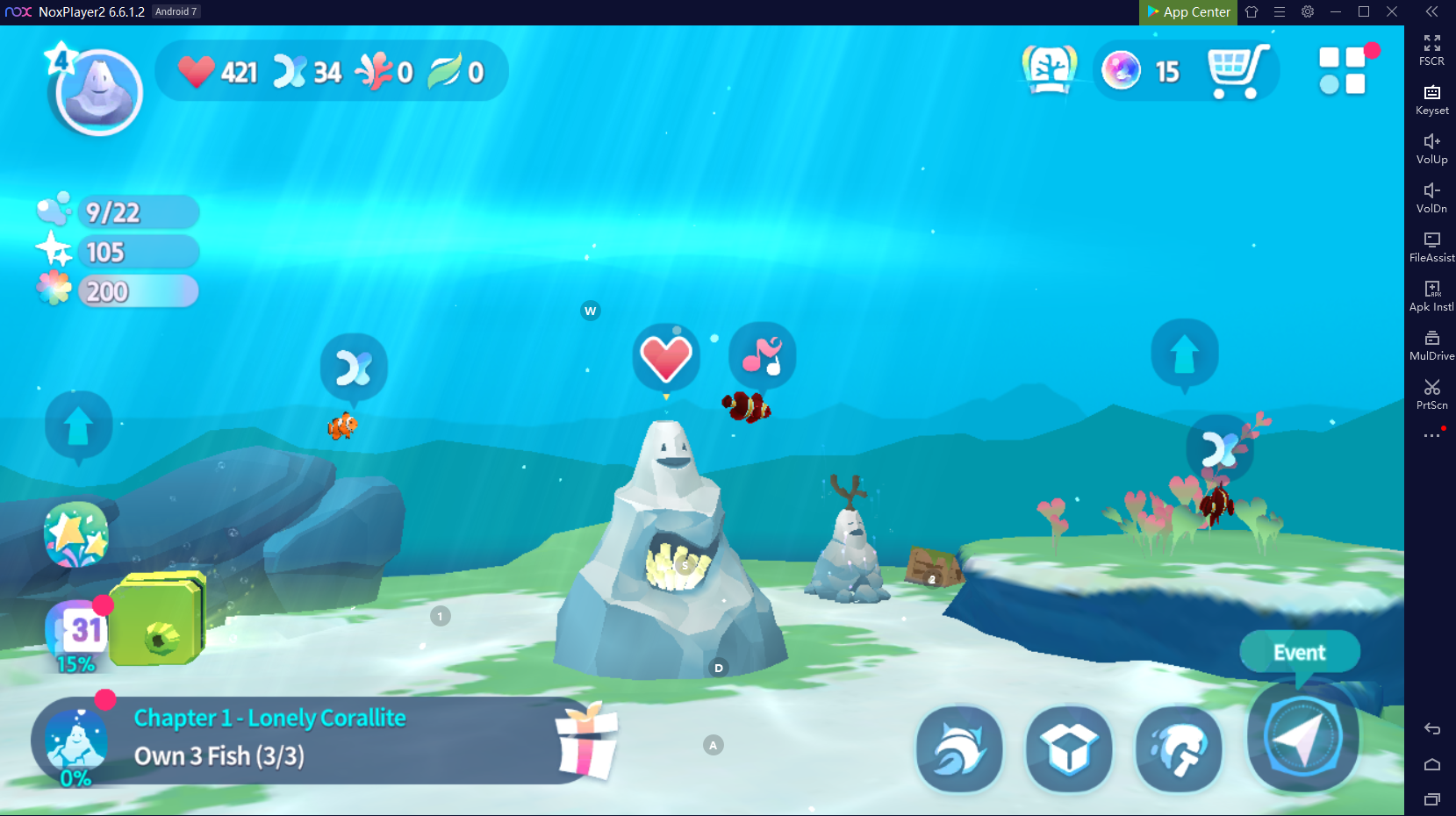The width and height of the screenshot is (1456, 816).
Task: Activate the paper plane Event button
Action: click(1302, 737)
